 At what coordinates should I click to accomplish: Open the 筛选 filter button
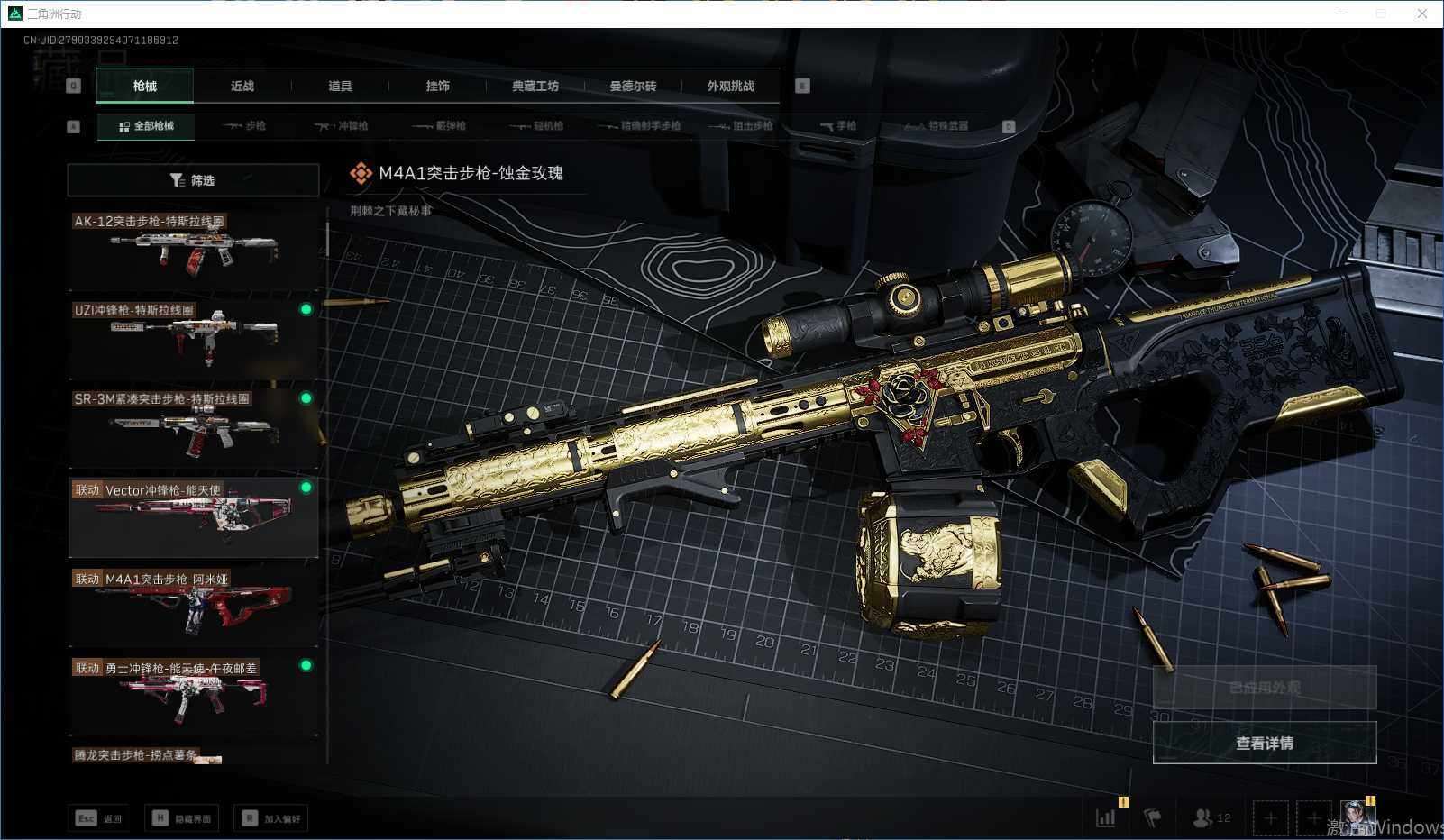click(x=193, y=180)
